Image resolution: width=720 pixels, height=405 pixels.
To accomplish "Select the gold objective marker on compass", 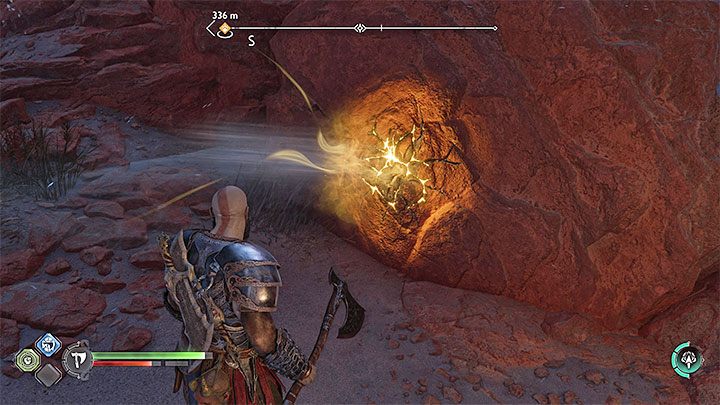I will click(x=226, y=29).
